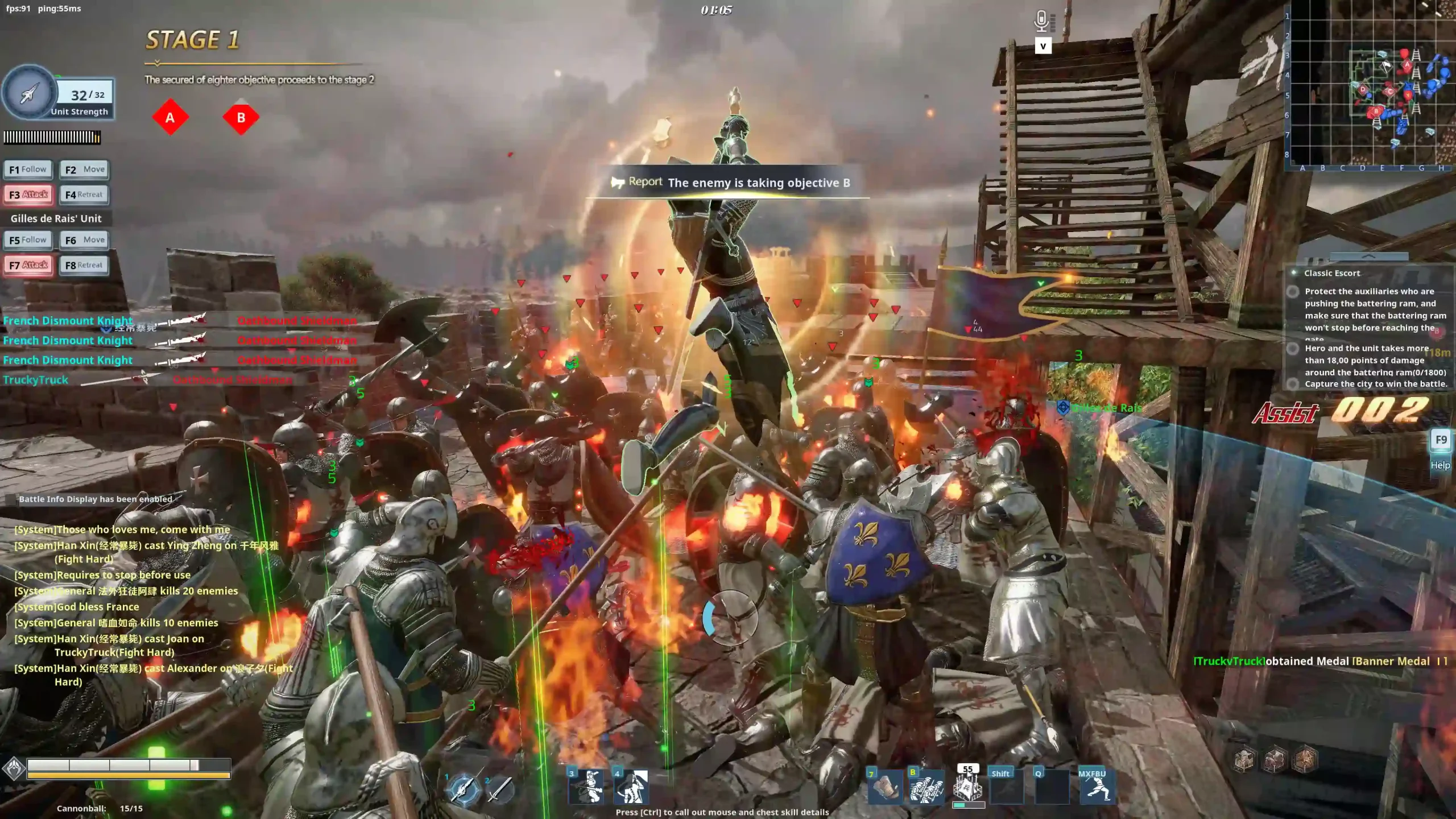Select objective marker B
Screen dimensions: 1456x819
pyautogui.click(x=241, y=118)
